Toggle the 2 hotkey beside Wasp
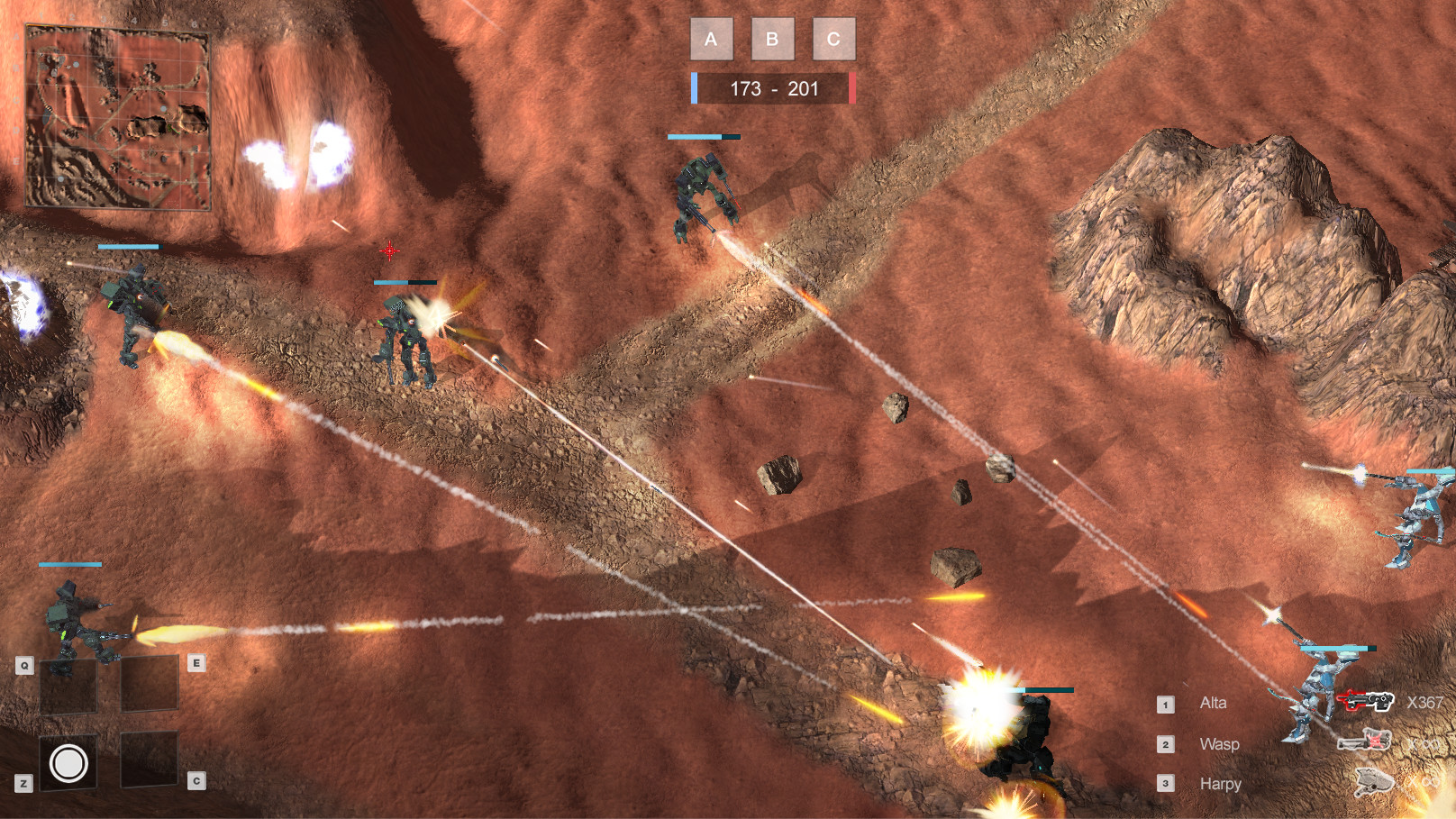 [1166, 743]
